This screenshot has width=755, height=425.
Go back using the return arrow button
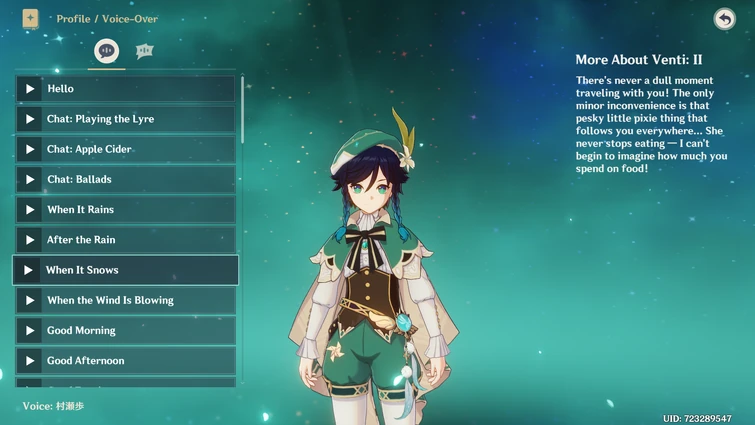pos(724,19)
